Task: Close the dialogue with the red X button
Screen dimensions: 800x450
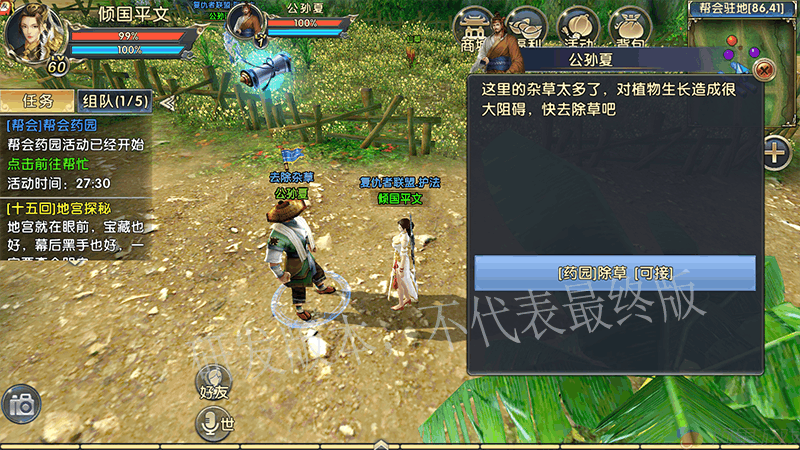Action: tap(765, 70)
